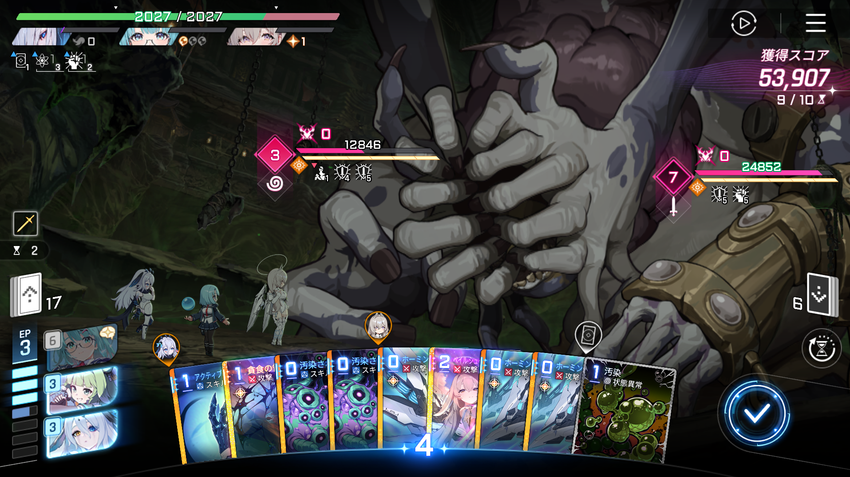Toggle the auto-play button
The image size is (850, 477).
coord(743,23)
